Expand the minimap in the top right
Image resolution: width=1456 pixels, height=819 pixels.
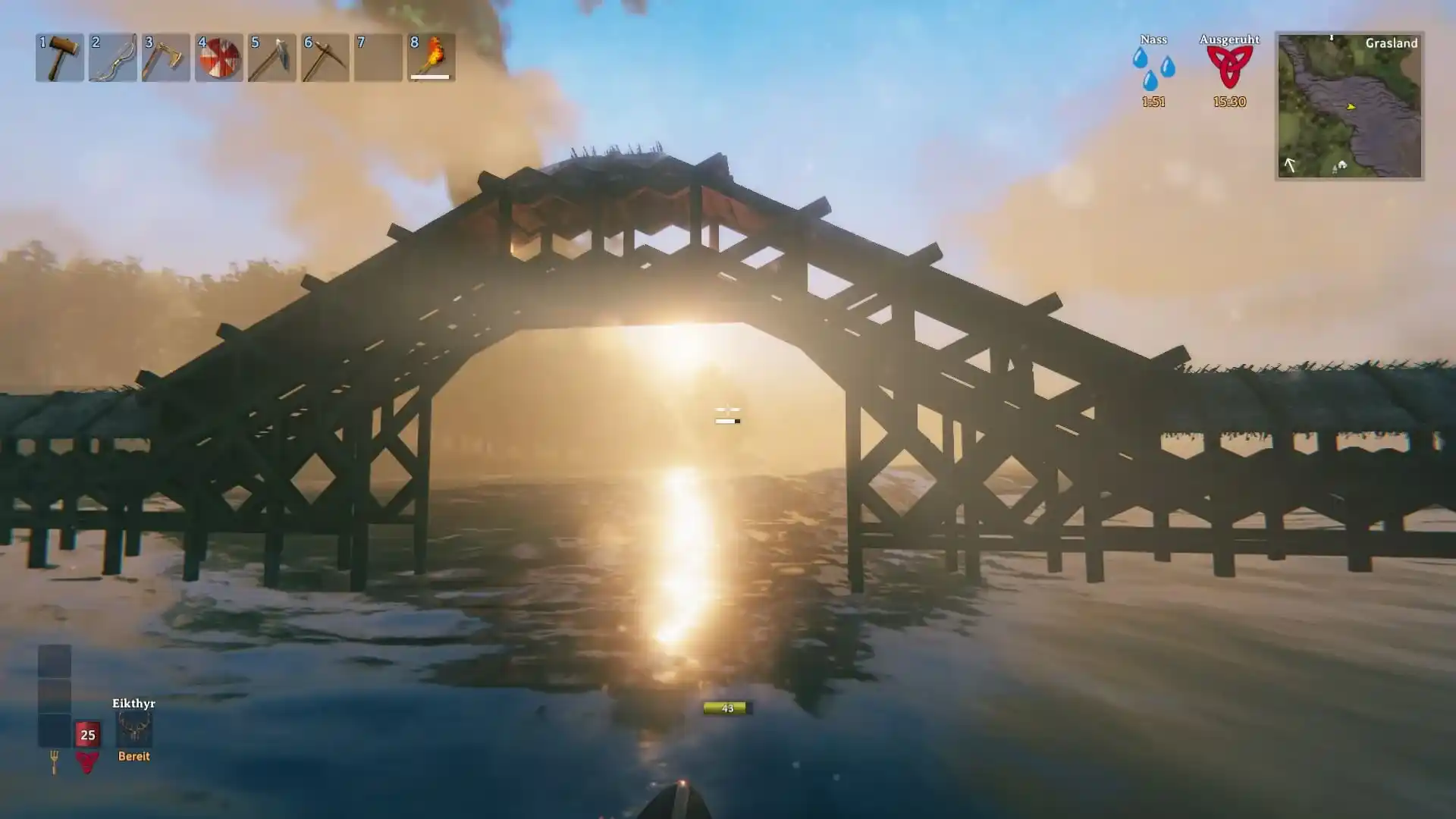pos(1350,102)
